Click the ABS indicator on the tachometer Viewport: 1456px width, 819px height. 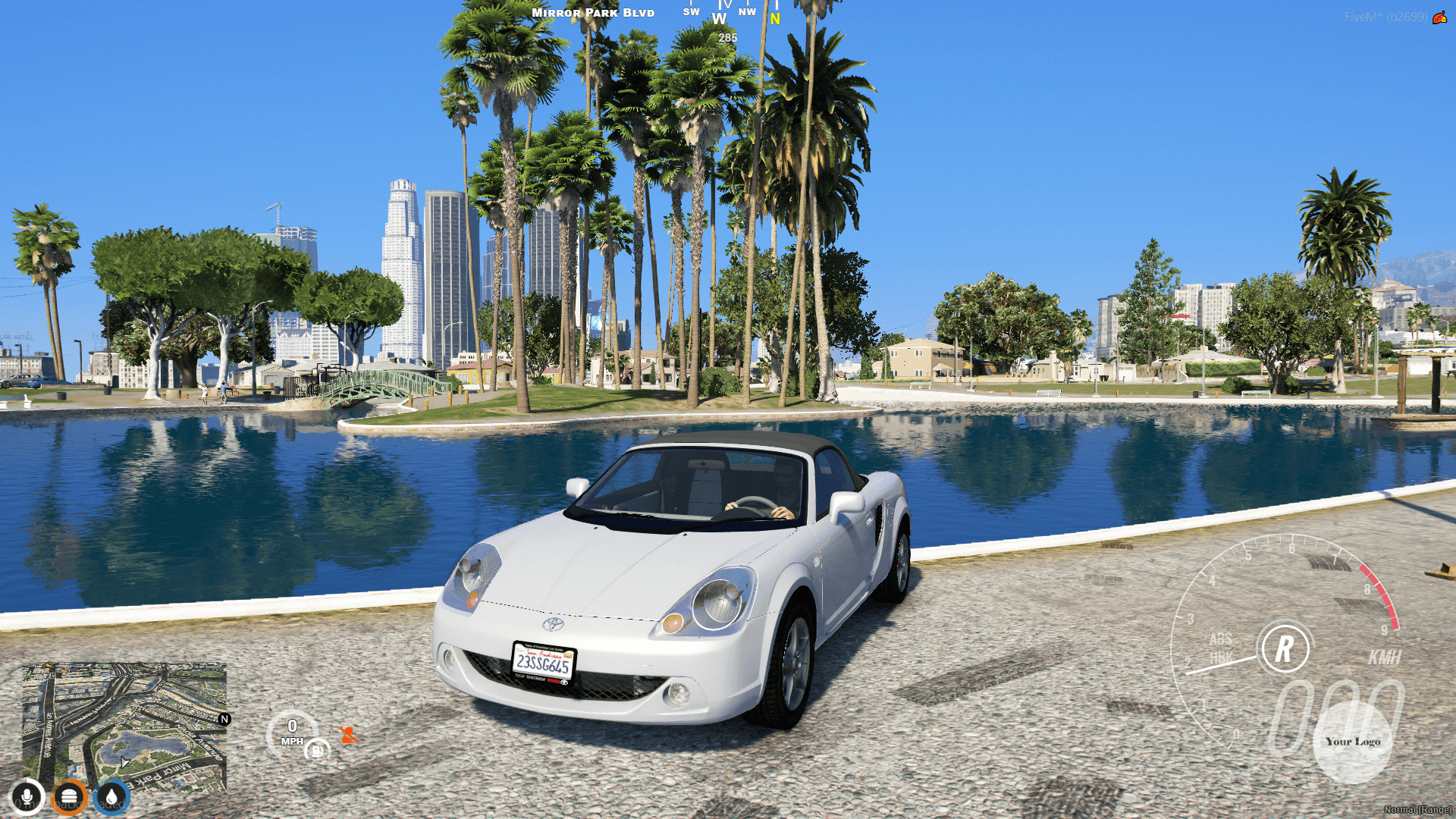click(1222, 641)
